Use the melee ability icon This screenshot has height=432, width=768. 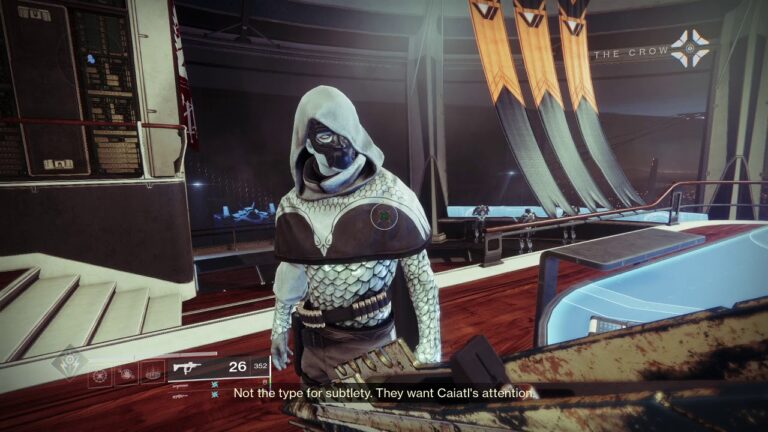point(125,376)
